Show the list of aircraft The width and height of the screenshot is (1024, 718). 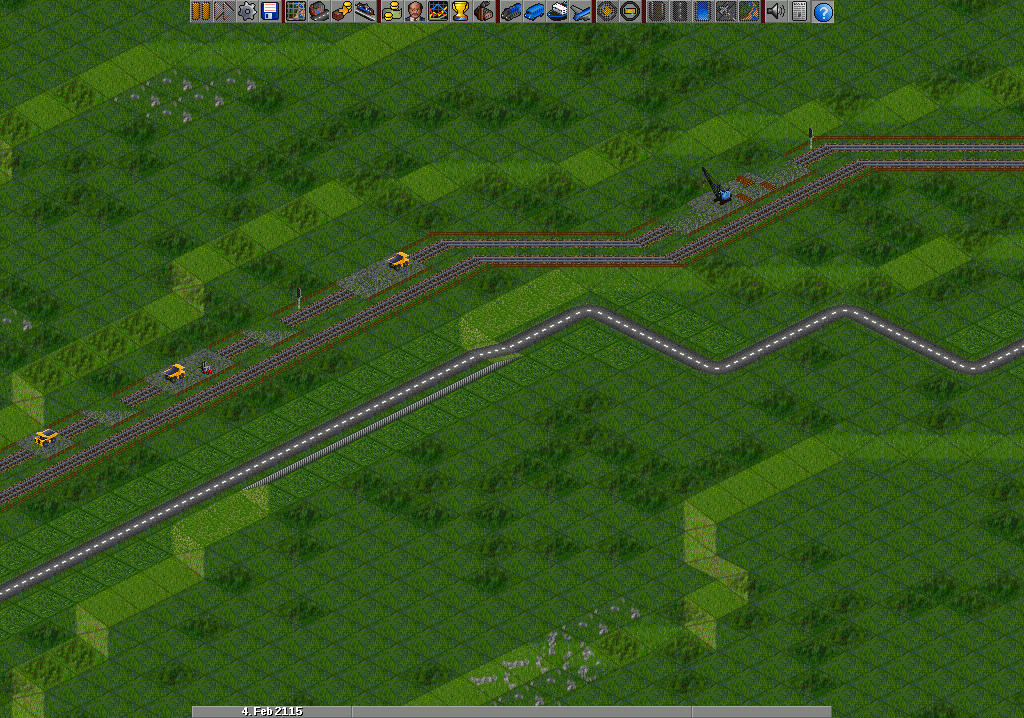tap(579, 12)
